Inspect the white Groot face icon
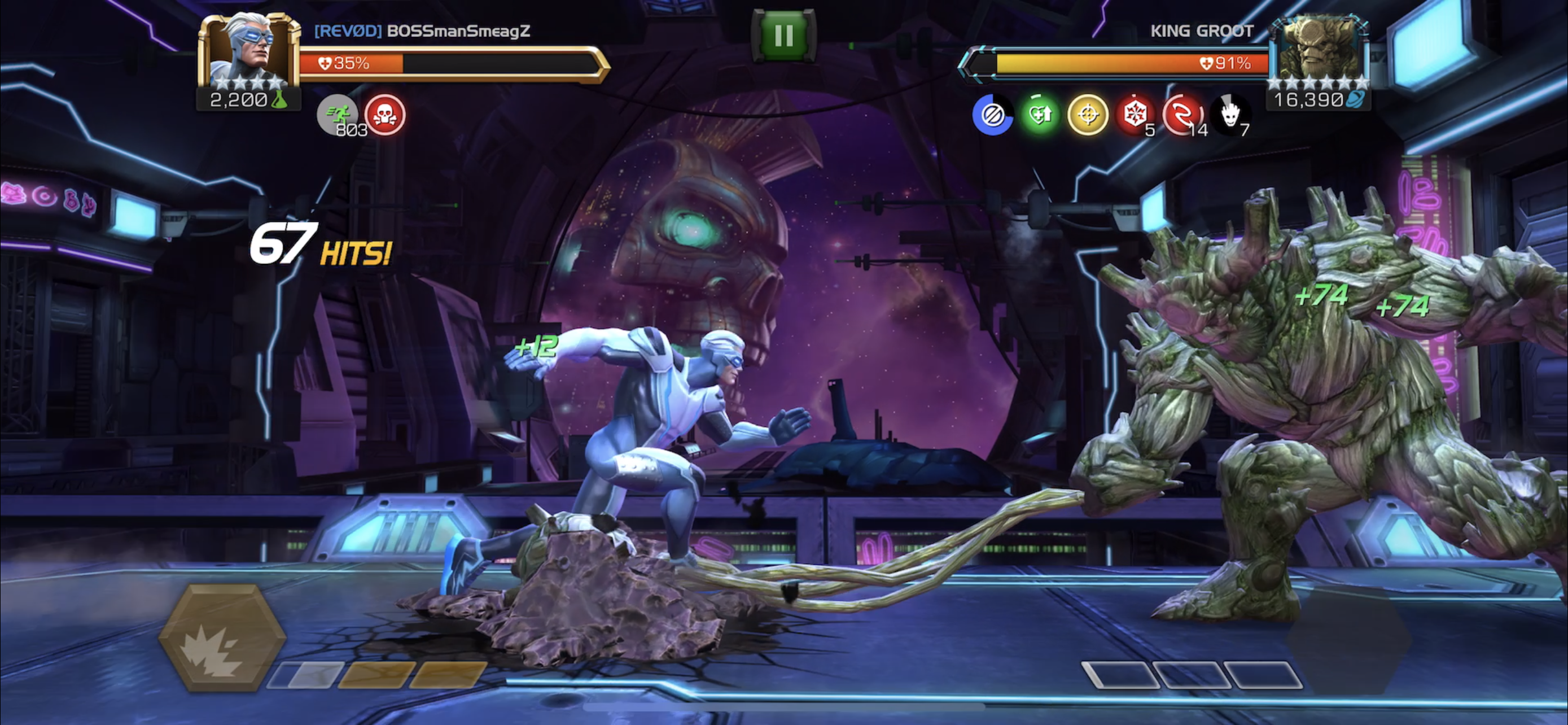 tap(1229, 115)
